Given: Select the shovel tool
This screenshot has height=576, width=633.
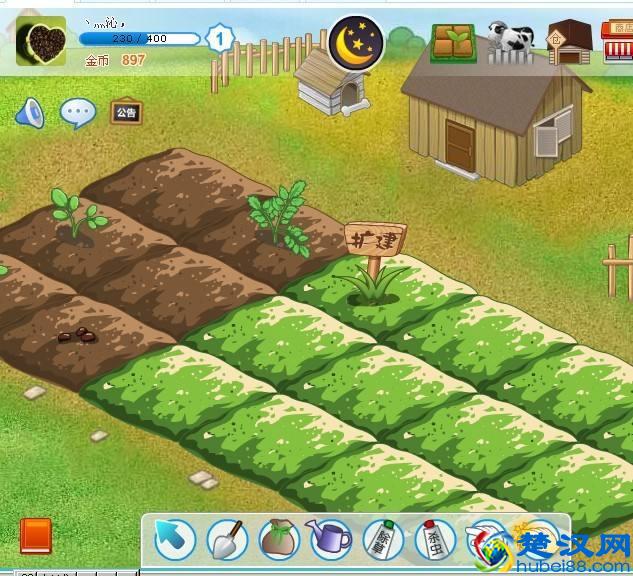Looking at the screenshot, I should [227, 540].
